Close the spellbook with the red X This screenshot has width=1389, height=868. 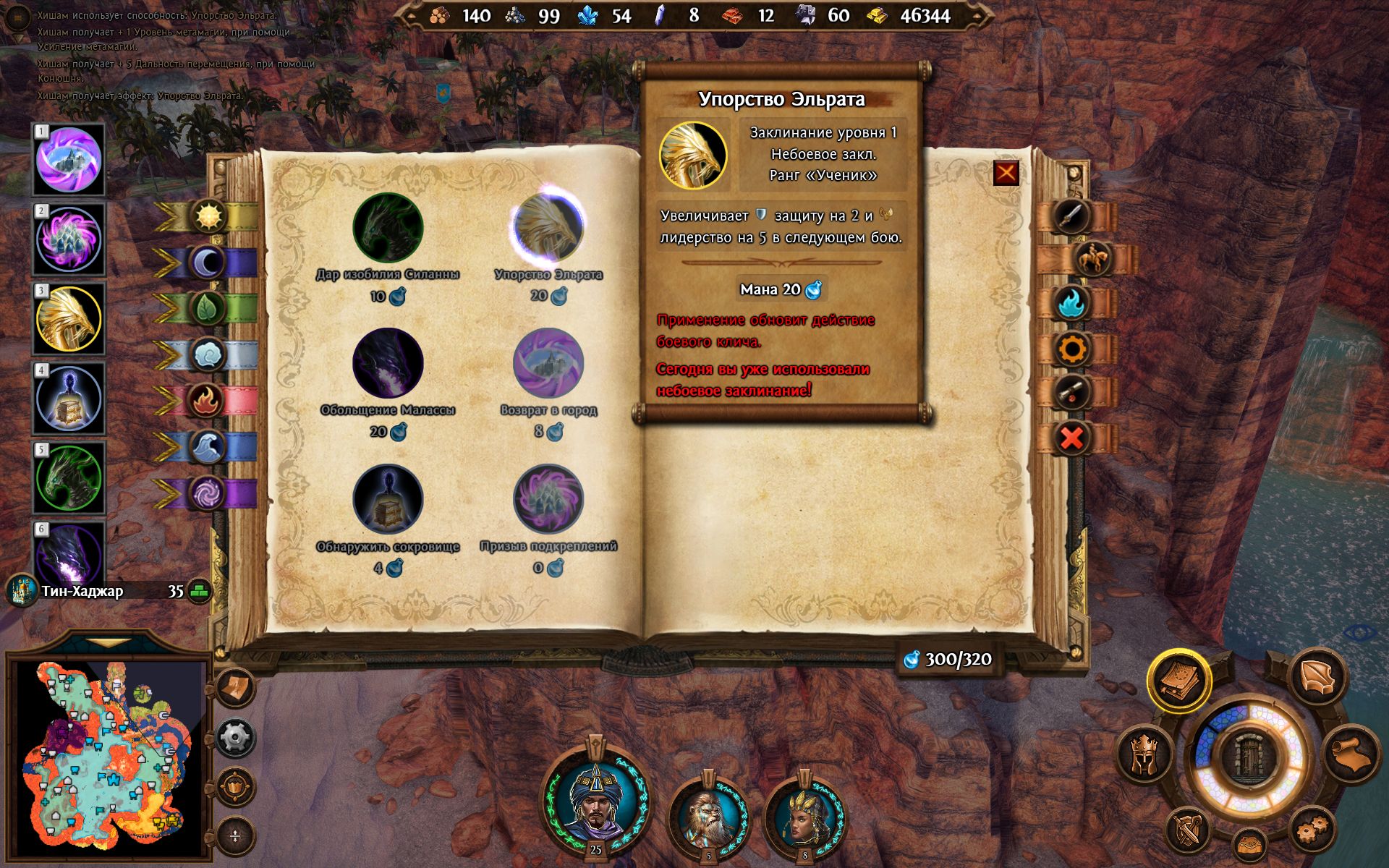coord(1006,173)
